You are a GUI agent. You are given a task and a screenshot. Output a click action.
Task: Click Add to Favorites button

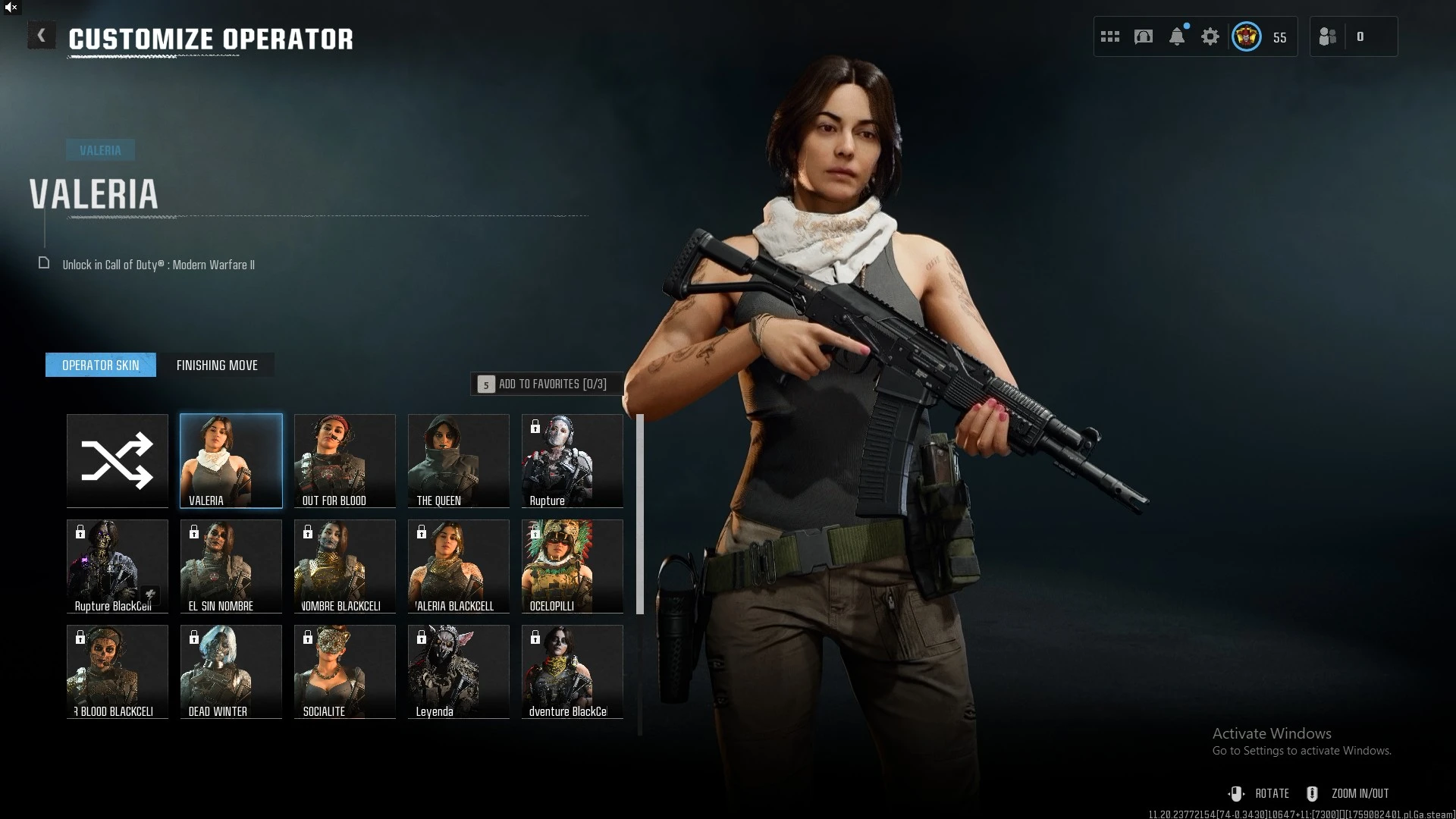pyautogui.click(x=547, y=384)
